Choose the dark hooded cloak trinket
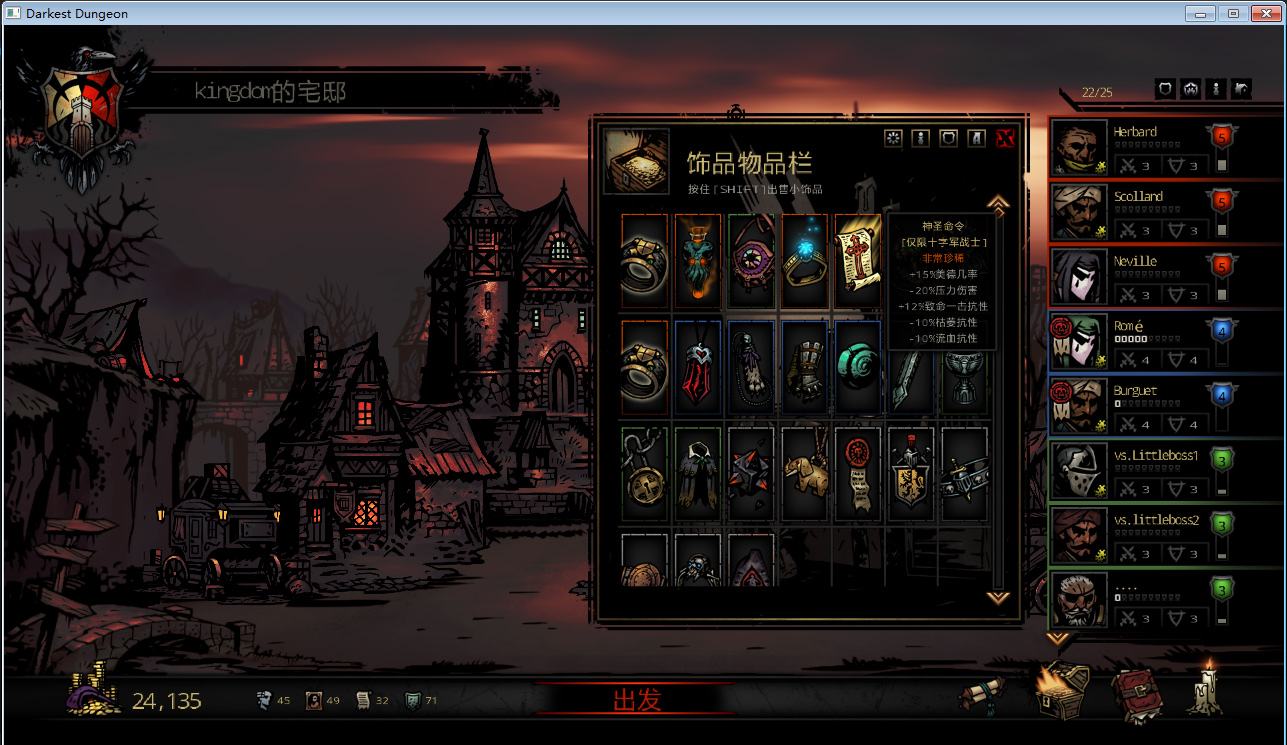Viewport: 1287px width, 745px height. click(697, 474)
